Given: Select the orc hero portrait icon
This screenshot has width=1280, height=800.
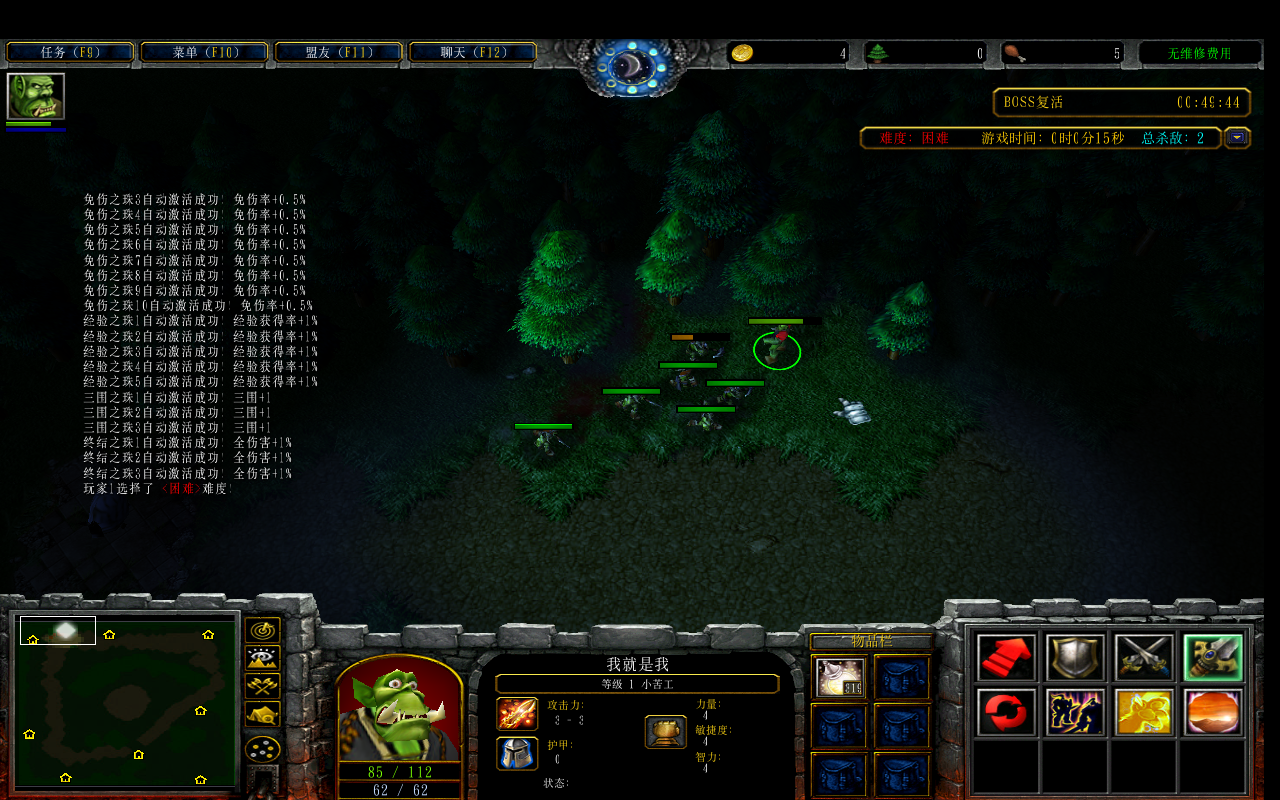Looking at the screenshot, I should tap(36, 96).
